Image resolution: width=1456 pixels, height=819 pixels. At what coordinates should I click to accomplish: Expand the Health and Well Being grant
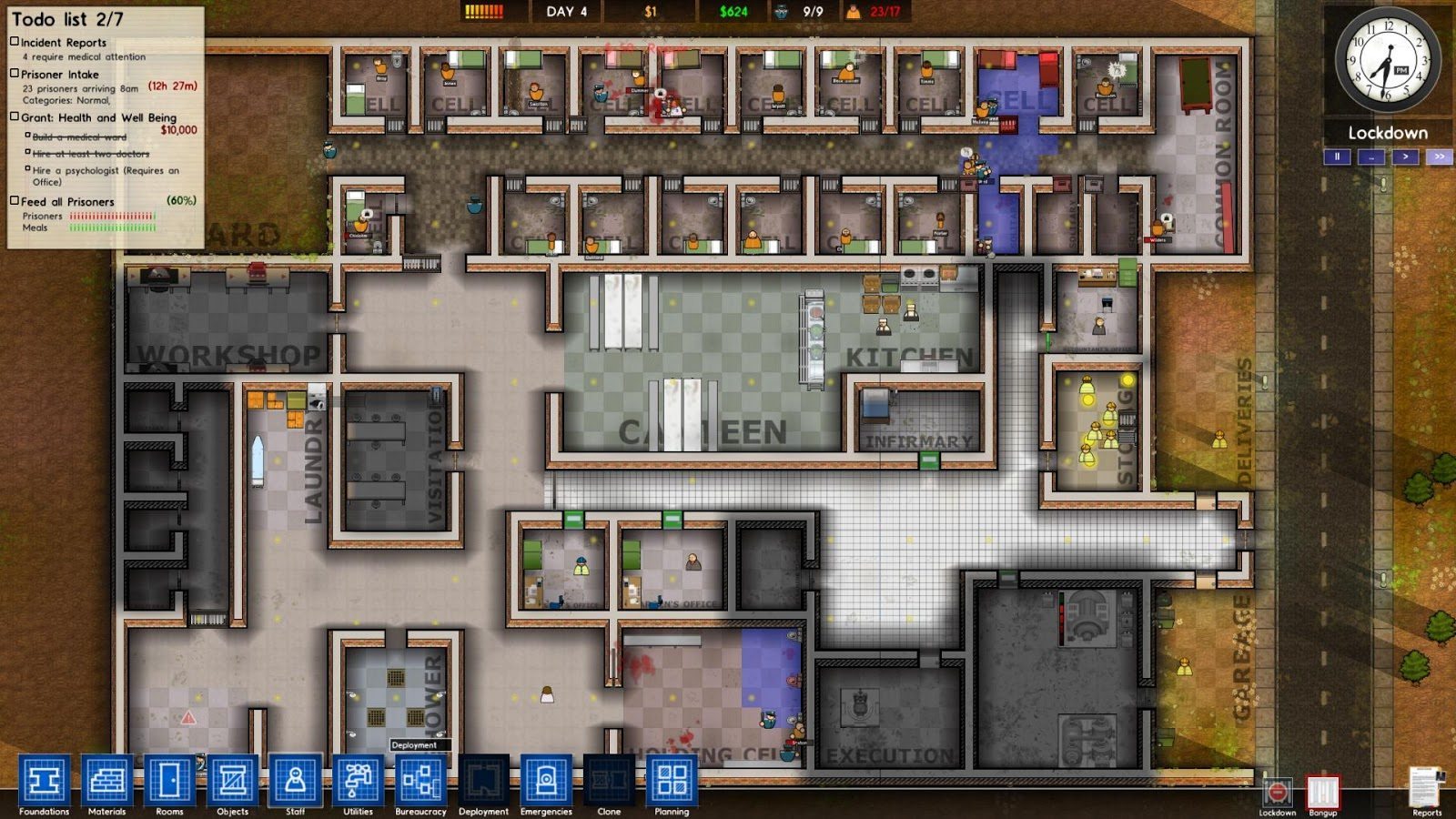click(x=13, y=116)
